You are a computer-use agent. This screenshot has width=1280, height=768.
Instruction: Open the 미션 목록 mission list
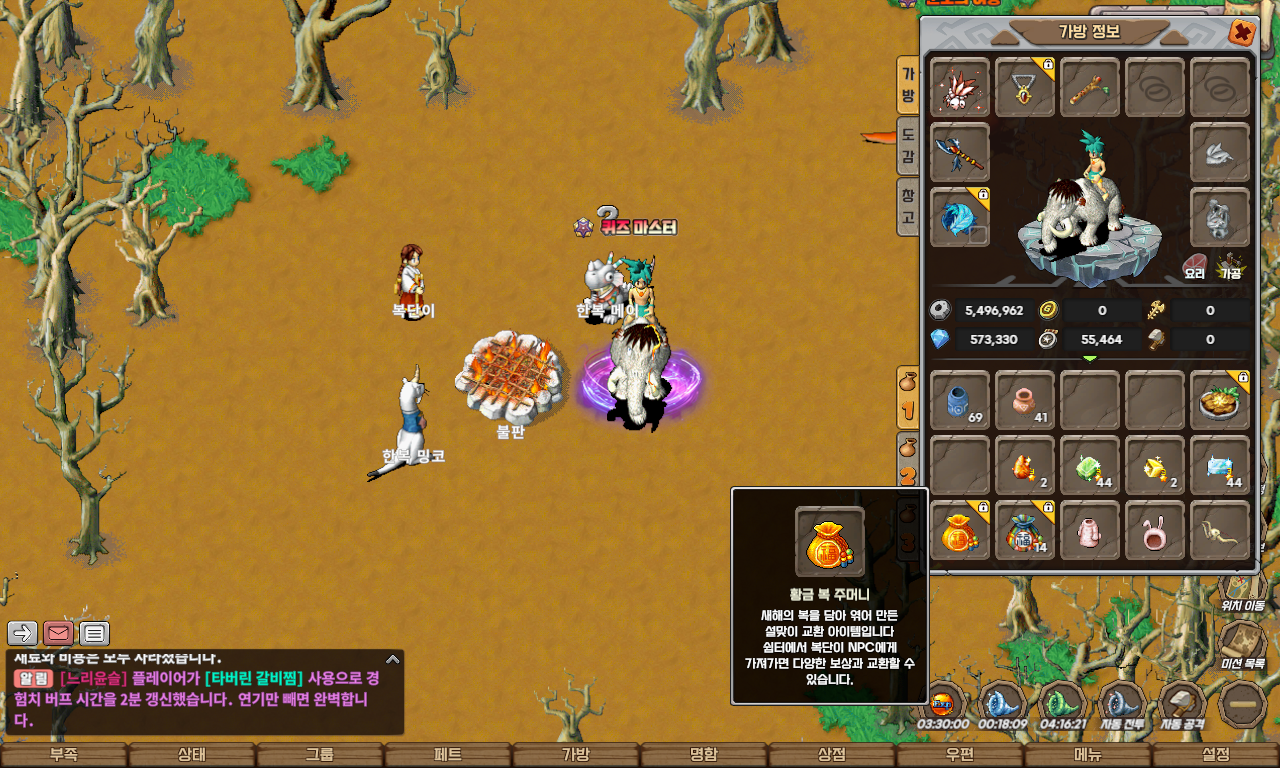(x=1242, y=645)
